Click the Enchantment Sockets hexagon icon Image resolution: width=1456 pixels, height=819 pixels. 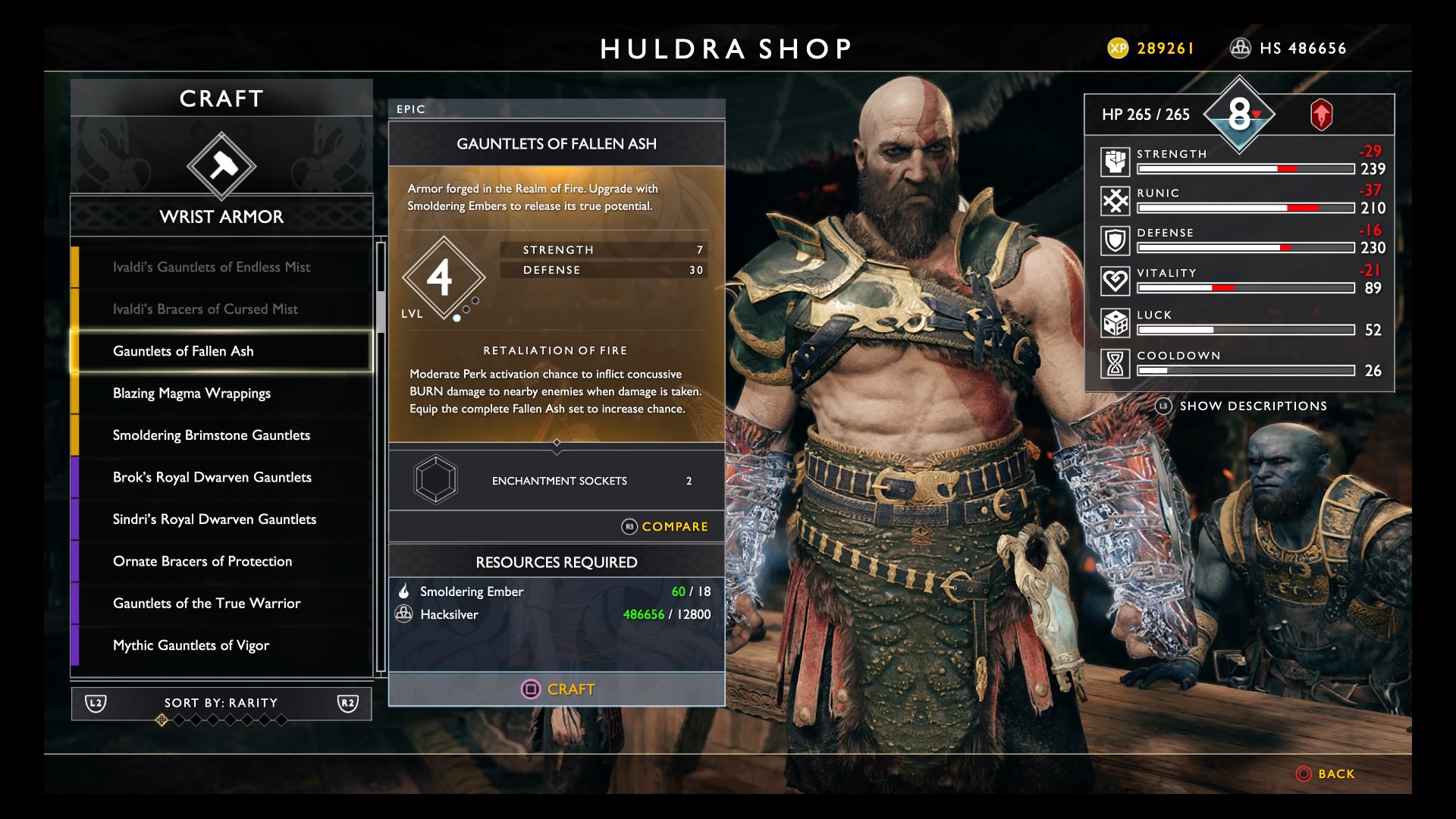click(x=435, y=480)
